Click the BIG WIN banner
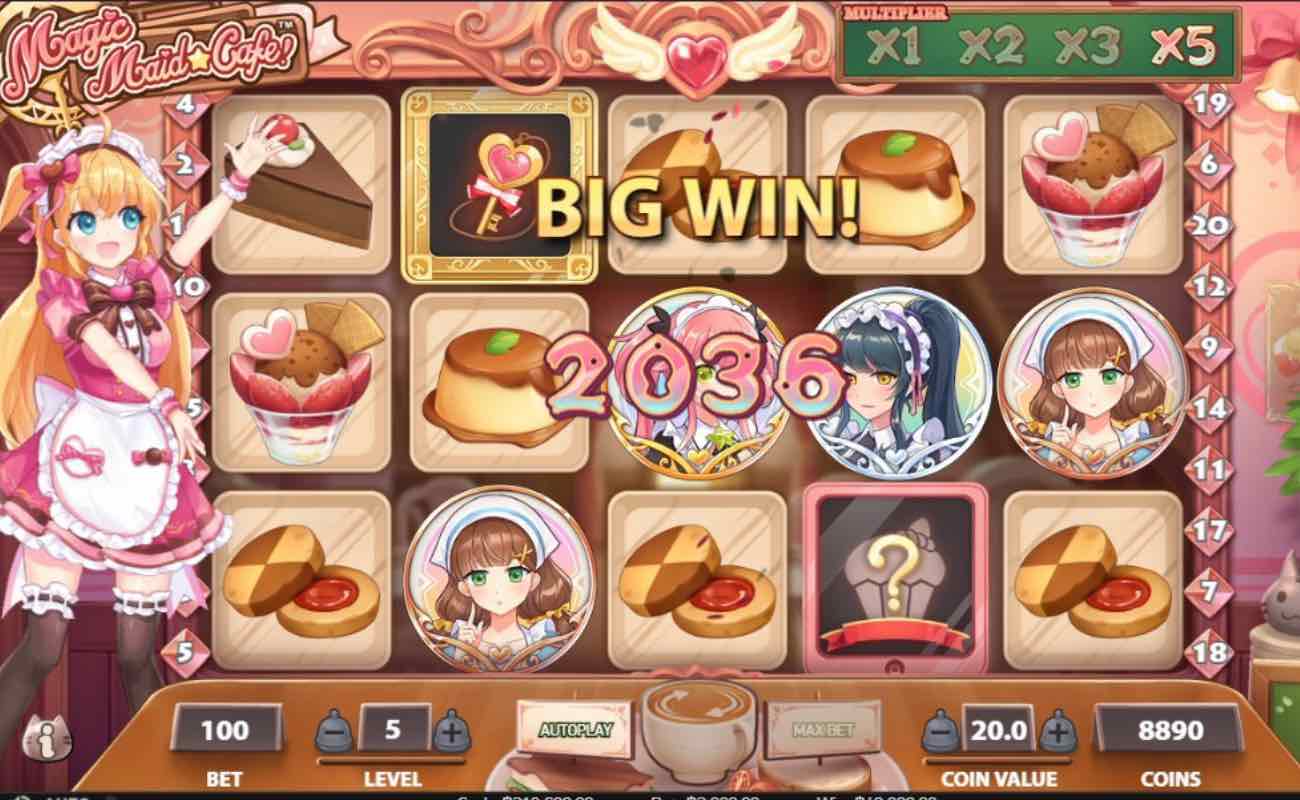The width and height of the screenshot is (1300, 800). (x=698, y=208)
